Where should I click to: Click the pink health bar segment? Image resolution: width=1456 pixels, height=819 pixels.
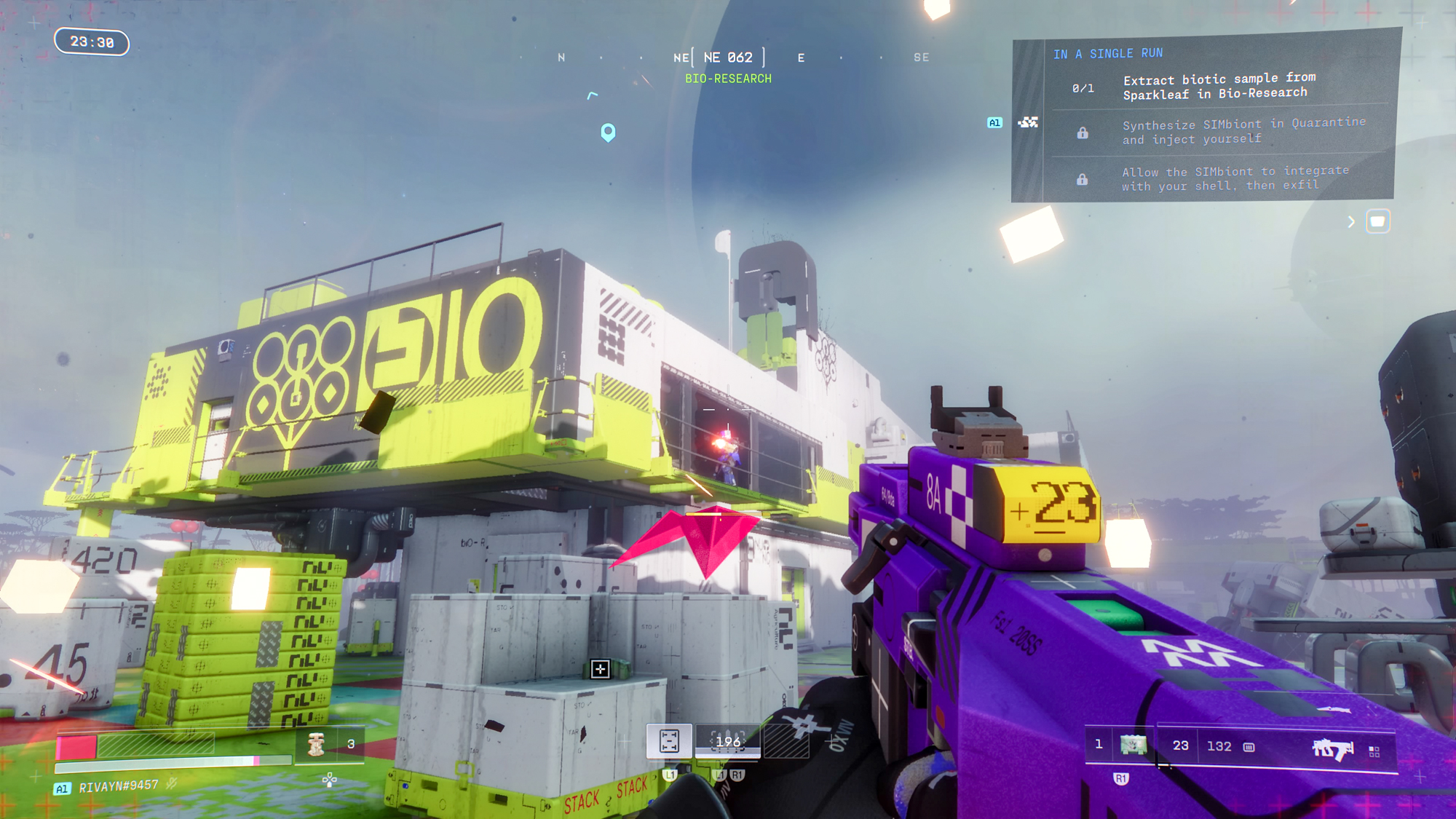pyautogui.click(x=76, y=745)
